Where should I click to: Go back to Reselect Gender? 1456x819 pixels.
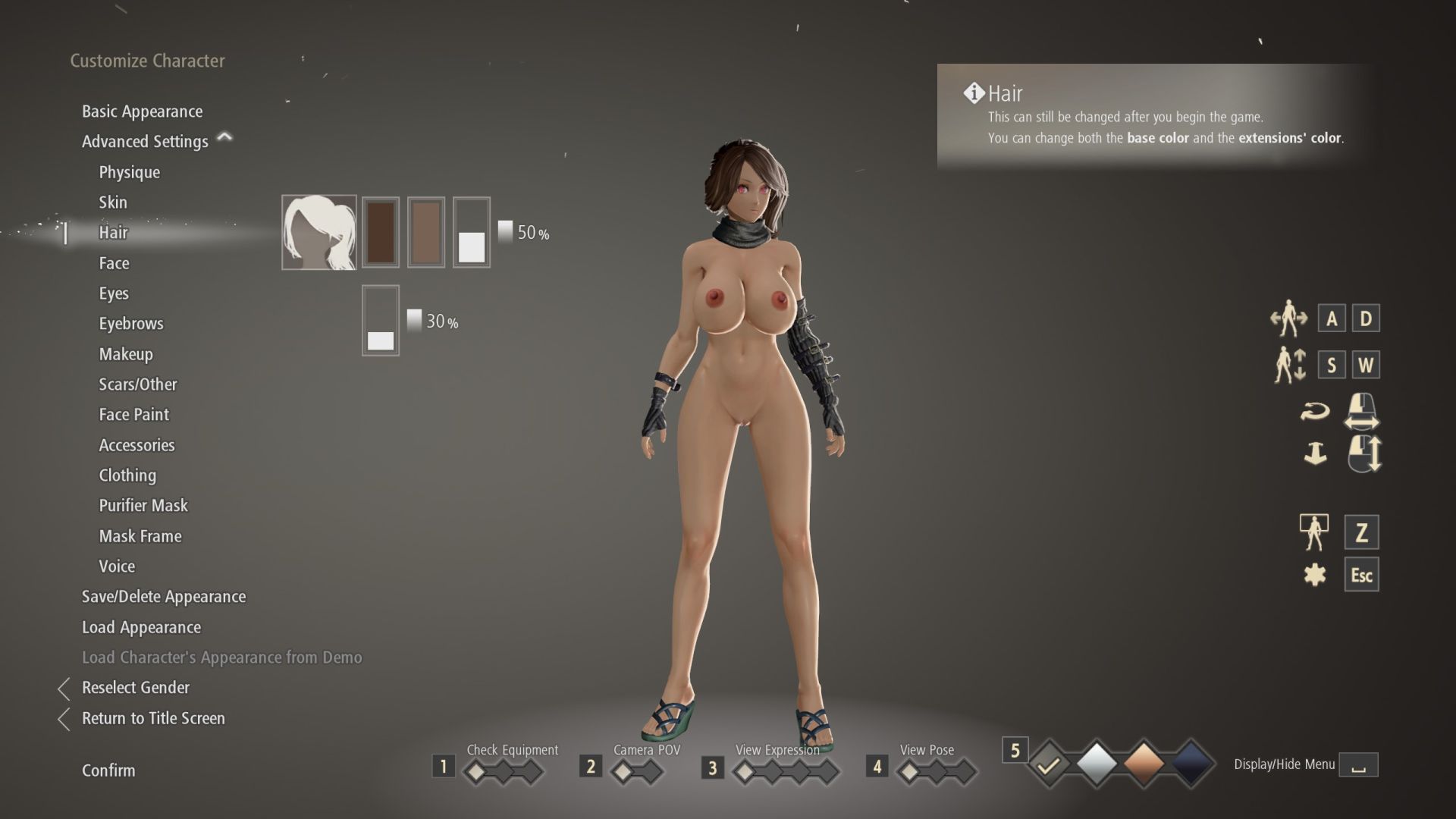[135, 688]
